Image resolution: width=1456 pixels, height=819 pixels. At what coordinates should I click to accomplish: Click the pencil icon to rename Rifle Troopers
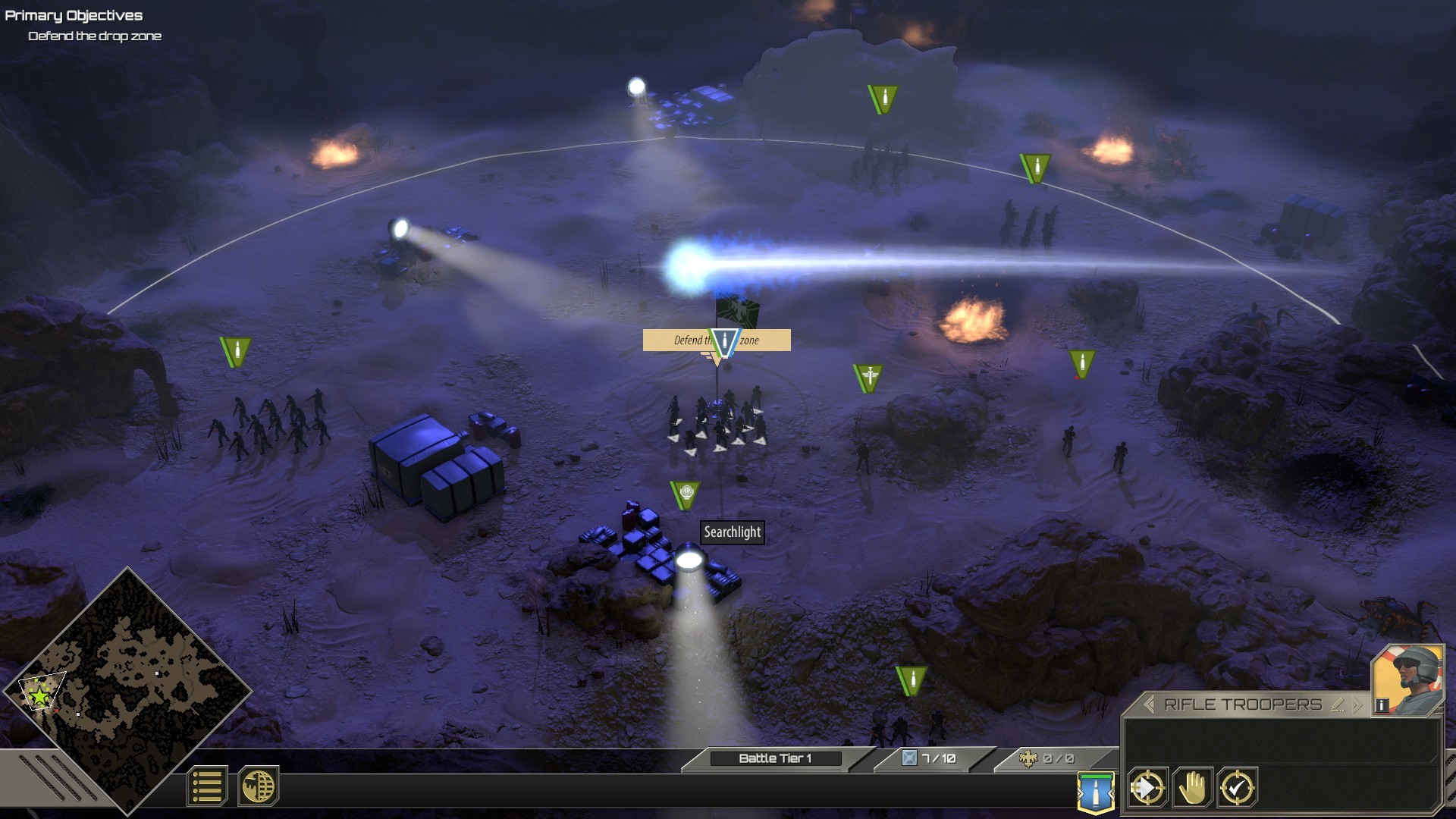pyautogui.click(x=1339, y=704)
